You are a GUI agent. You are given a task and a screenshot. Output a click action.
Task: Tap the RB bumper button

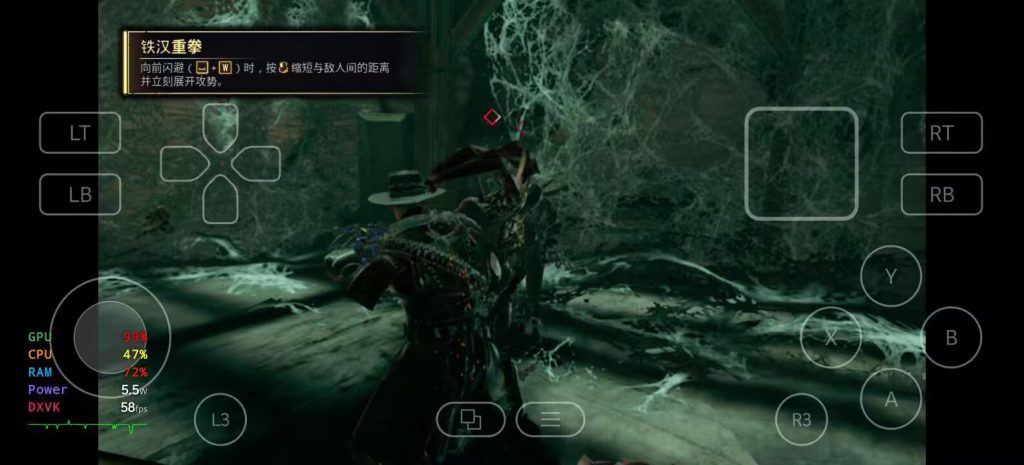click(x=941, y=195)
